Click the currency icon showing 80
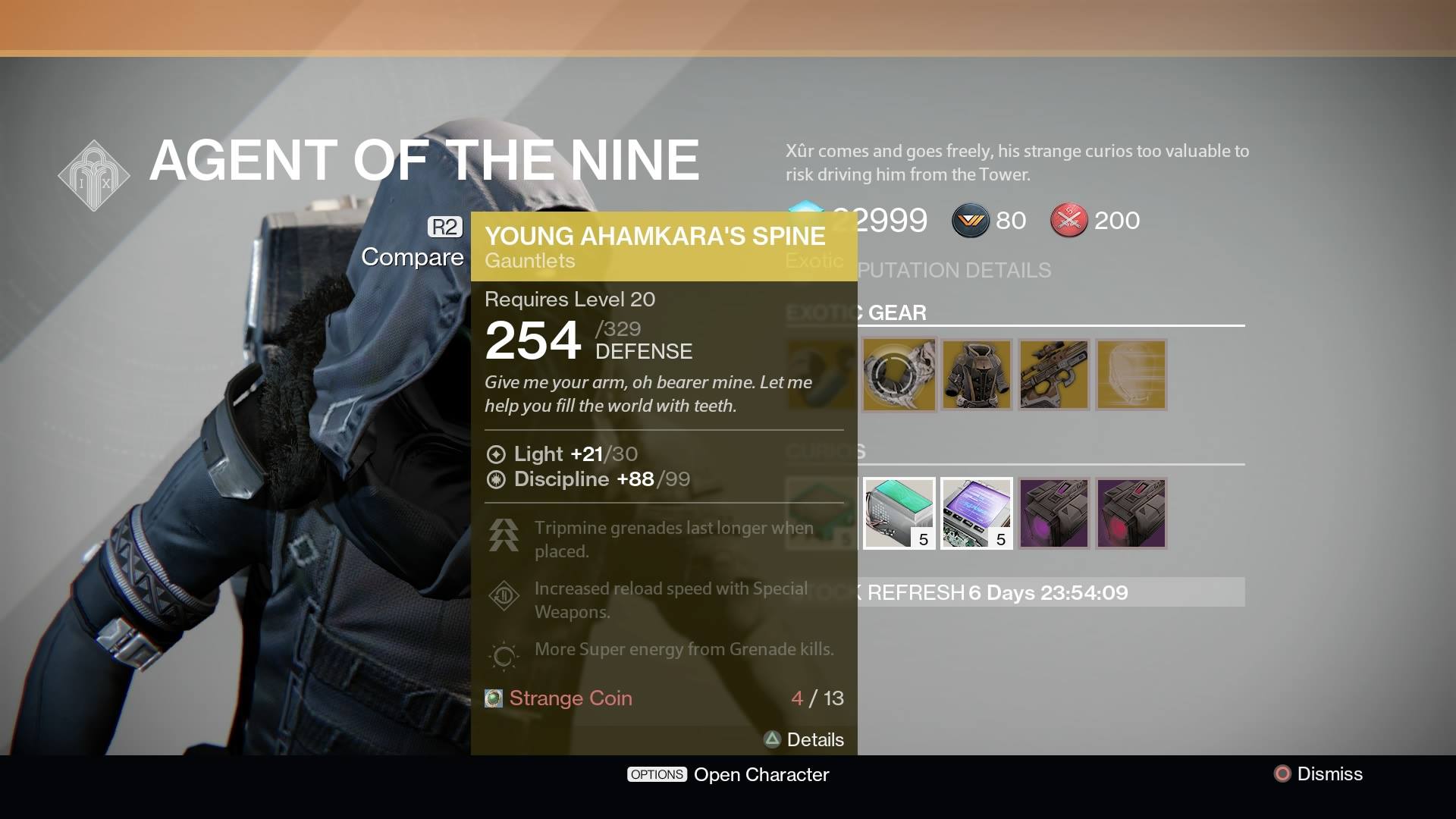1456x819 pixels. coord(973,221)
